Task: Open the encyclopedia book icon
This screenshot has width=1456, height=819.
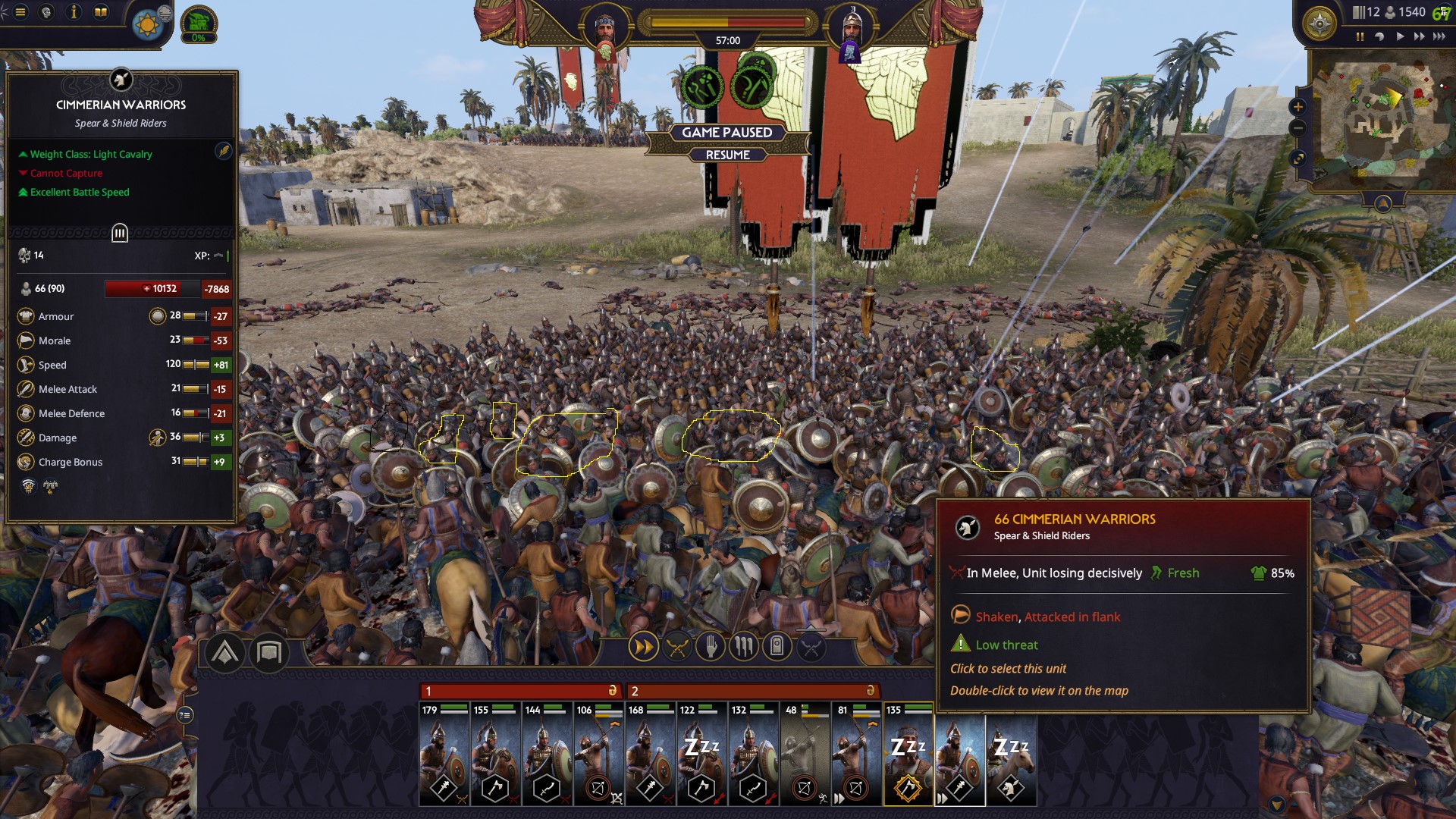Action: coord(100,11)
